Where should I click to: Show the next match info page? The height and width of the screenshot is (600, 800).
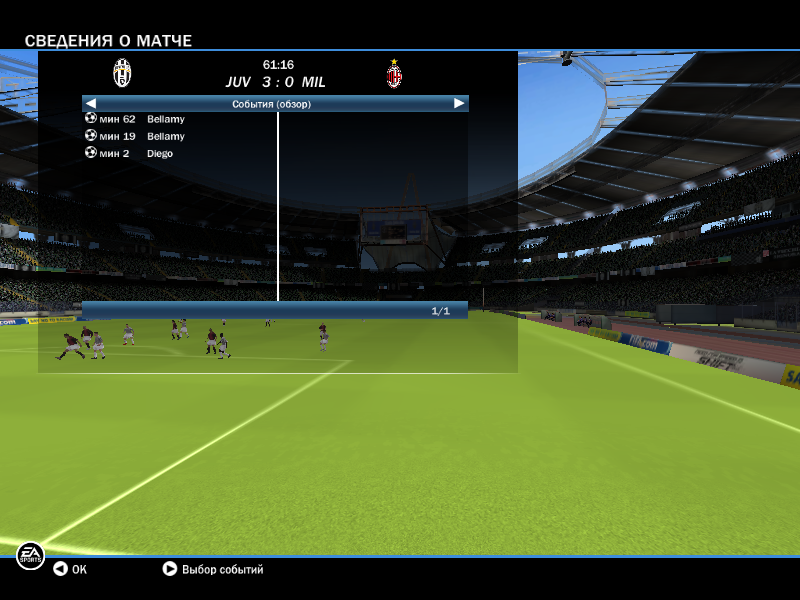tap(459, 103)
